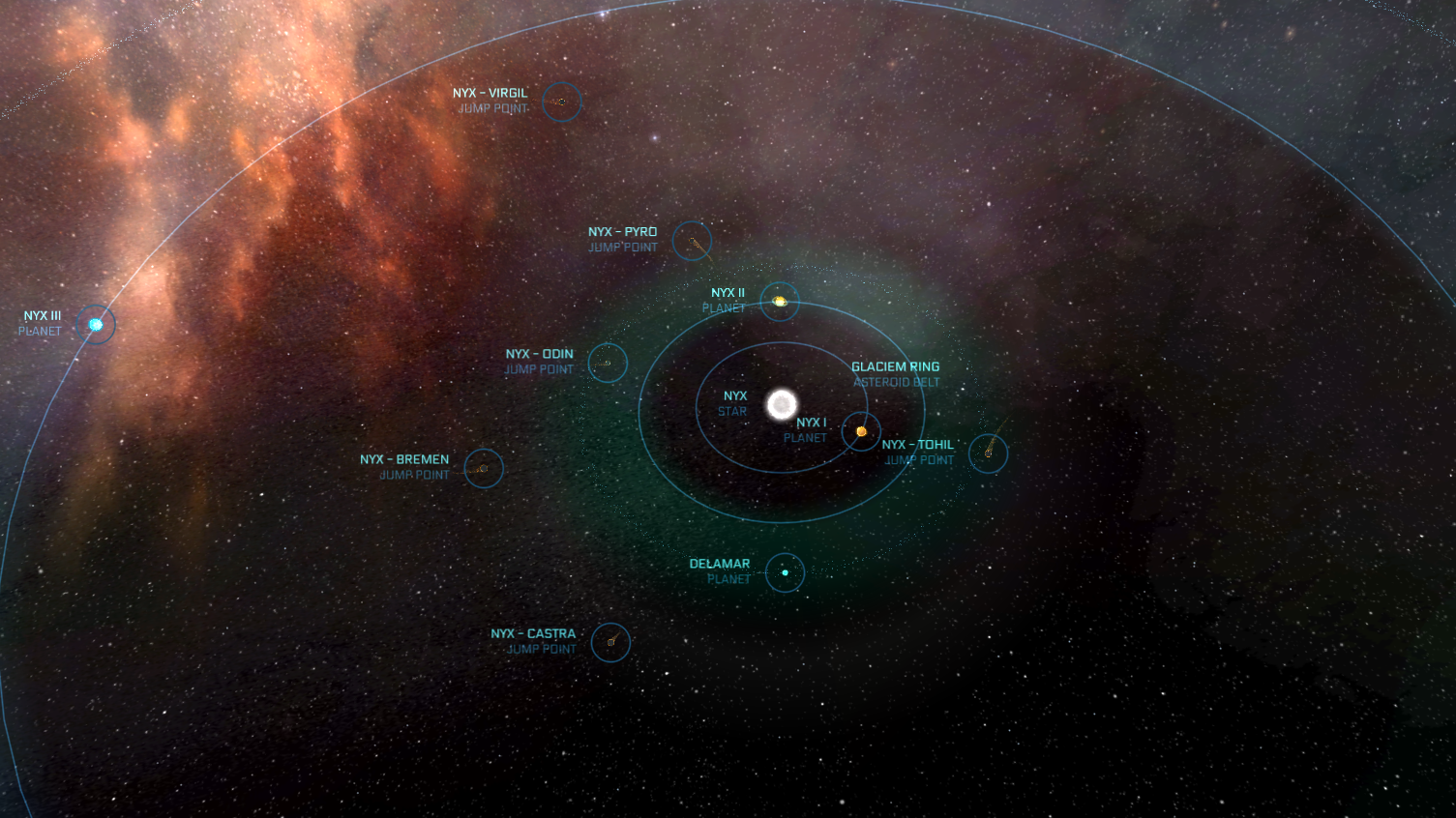This screenshot has width=1456, height=818.
Task: Click the Nyx - Tohil jump point icon
Action: (x=986, y=452)
